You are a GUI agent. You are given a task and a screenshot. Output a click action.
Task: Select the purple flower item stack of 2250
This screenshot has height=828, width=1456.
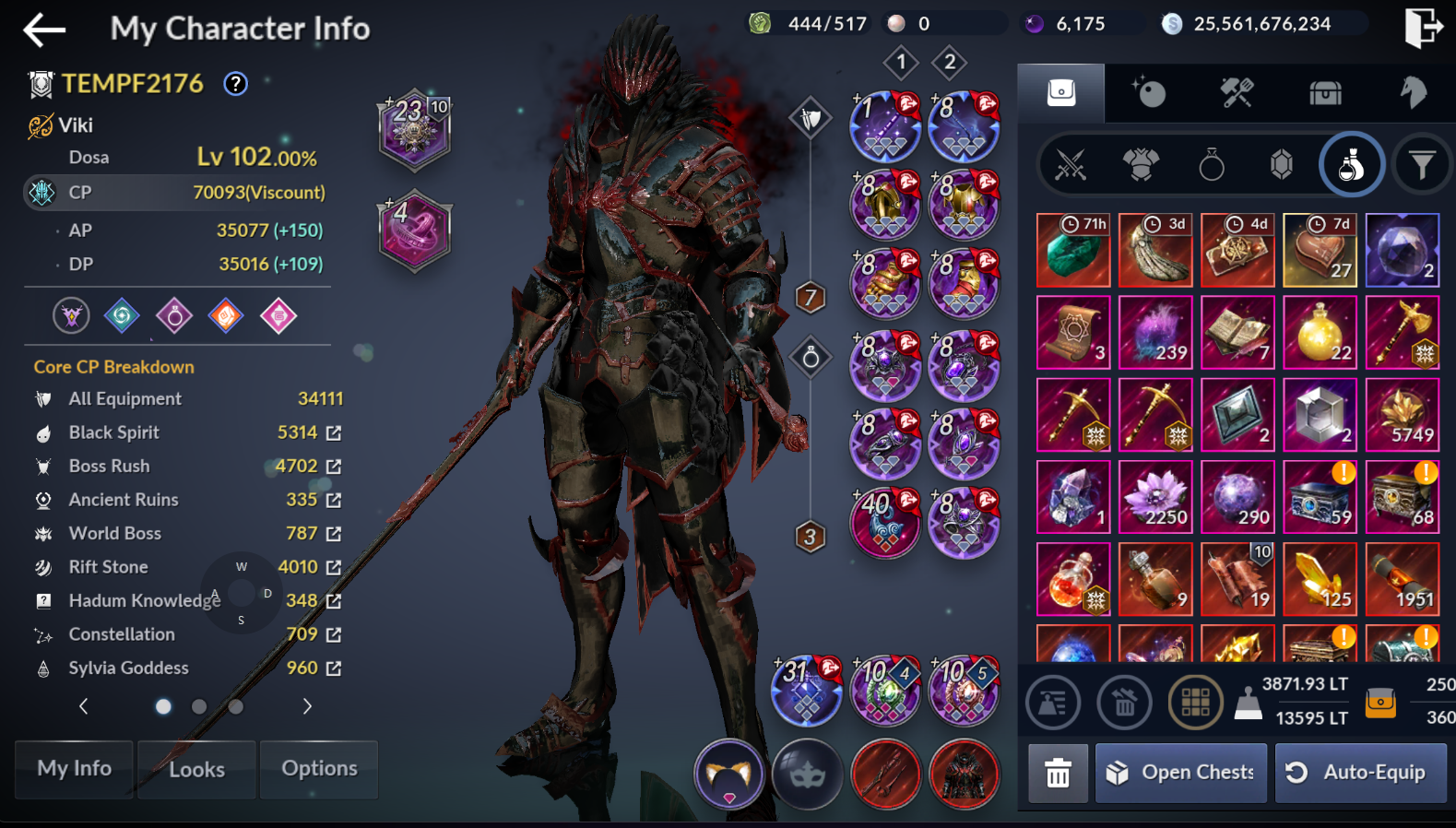pyautogui.click(x=1155, y=498)
